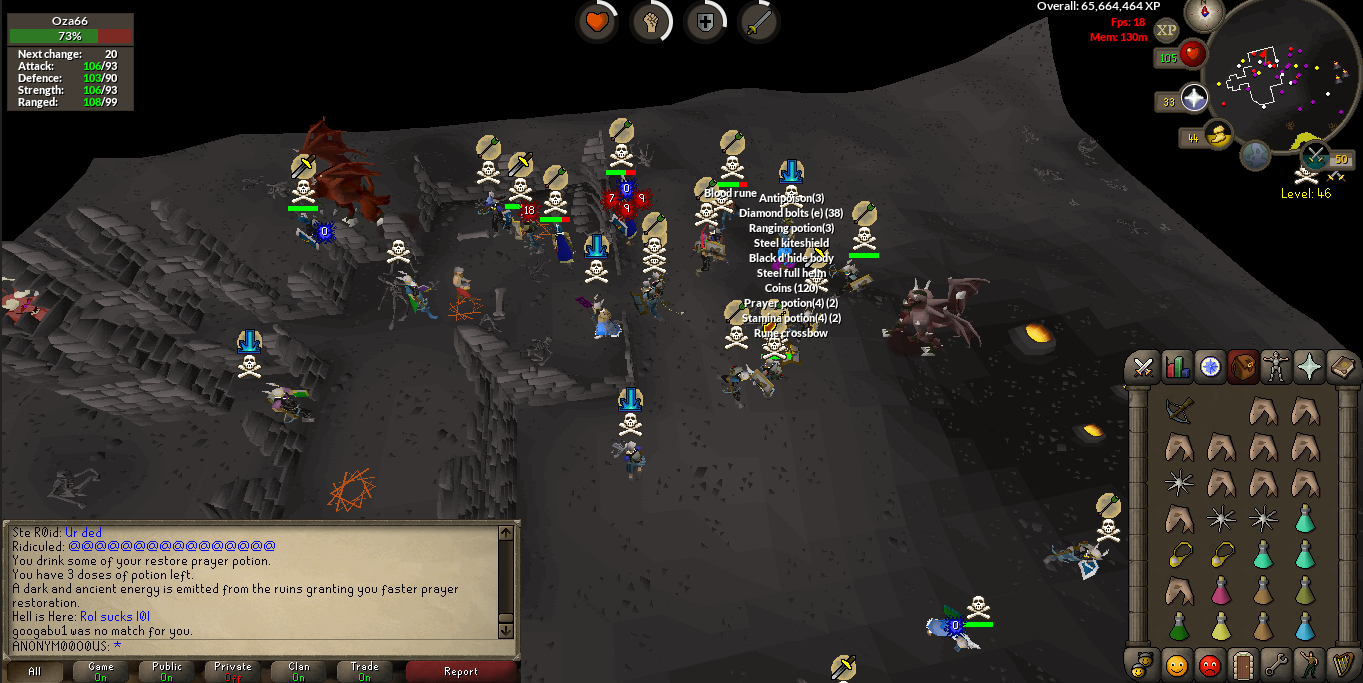1363x683 pixels.
Task: Open the Logout door tab
Action: (x=1242, y=663)
